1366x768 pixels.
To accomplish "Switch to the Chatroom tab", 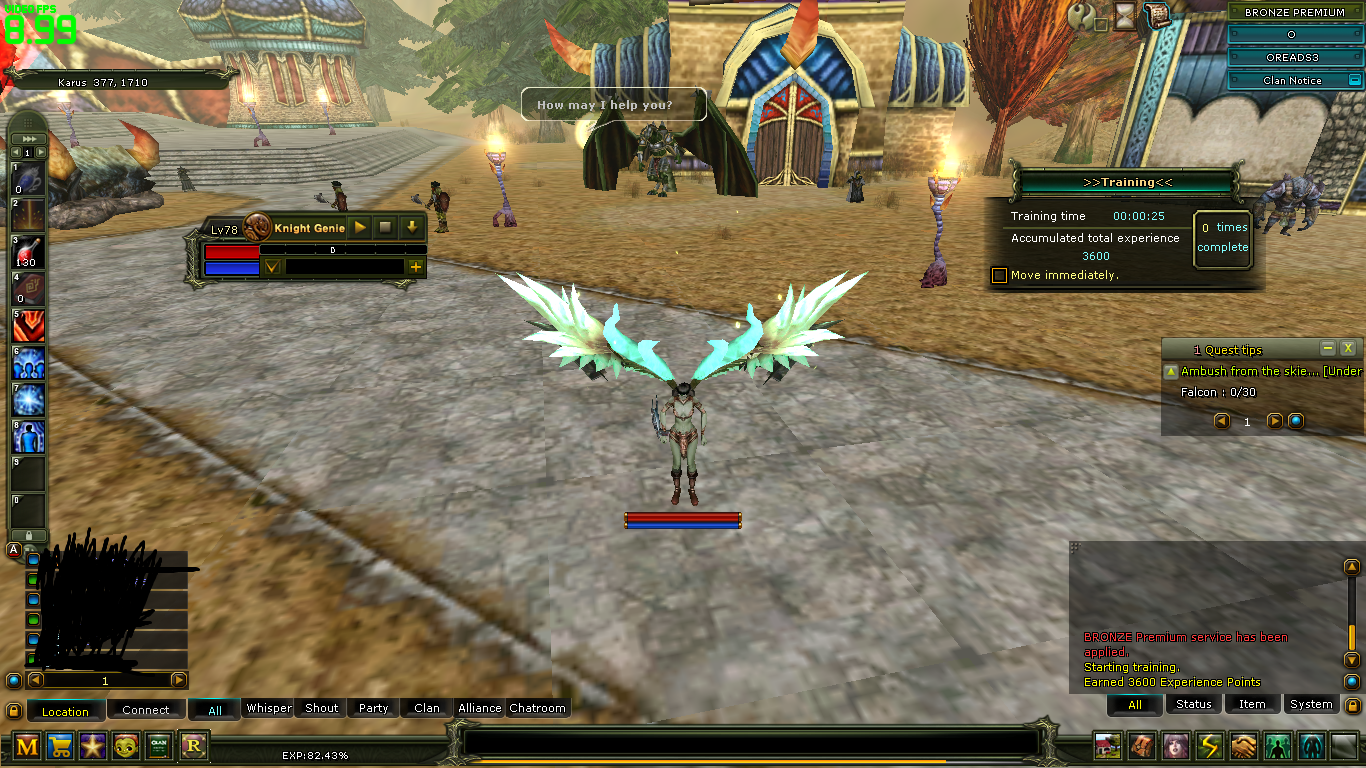I will (537, 708).
